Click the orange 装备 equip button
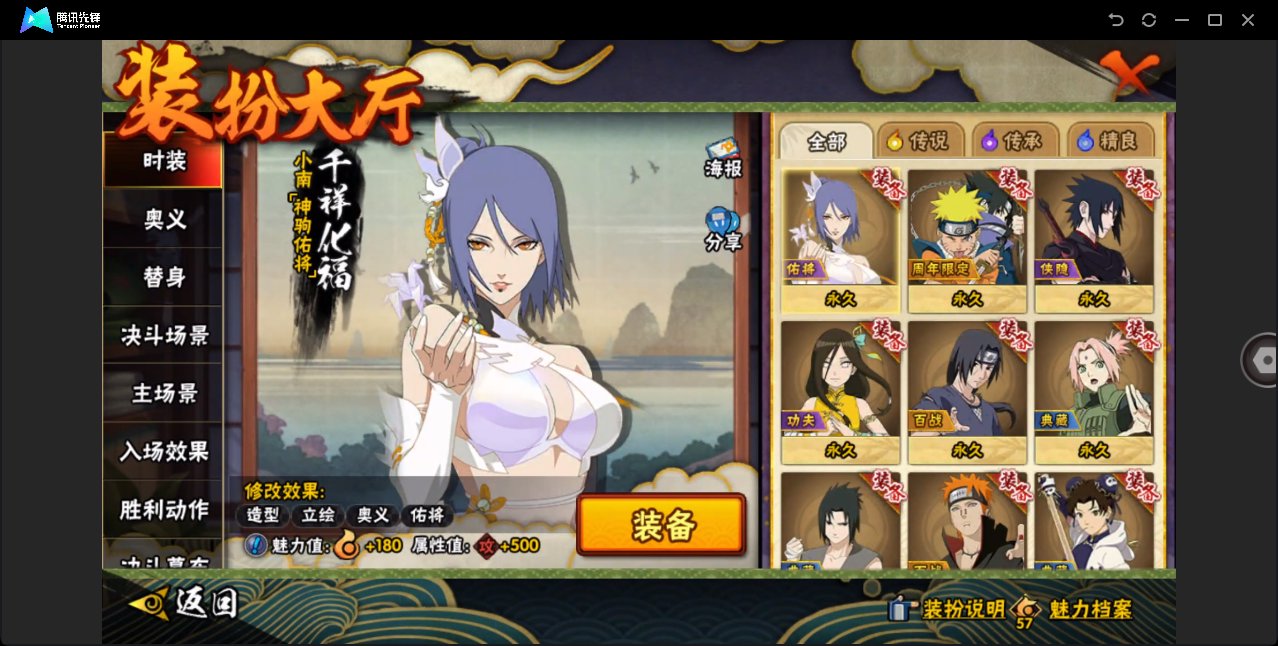The image size is (1278, 646). (661, 525)
